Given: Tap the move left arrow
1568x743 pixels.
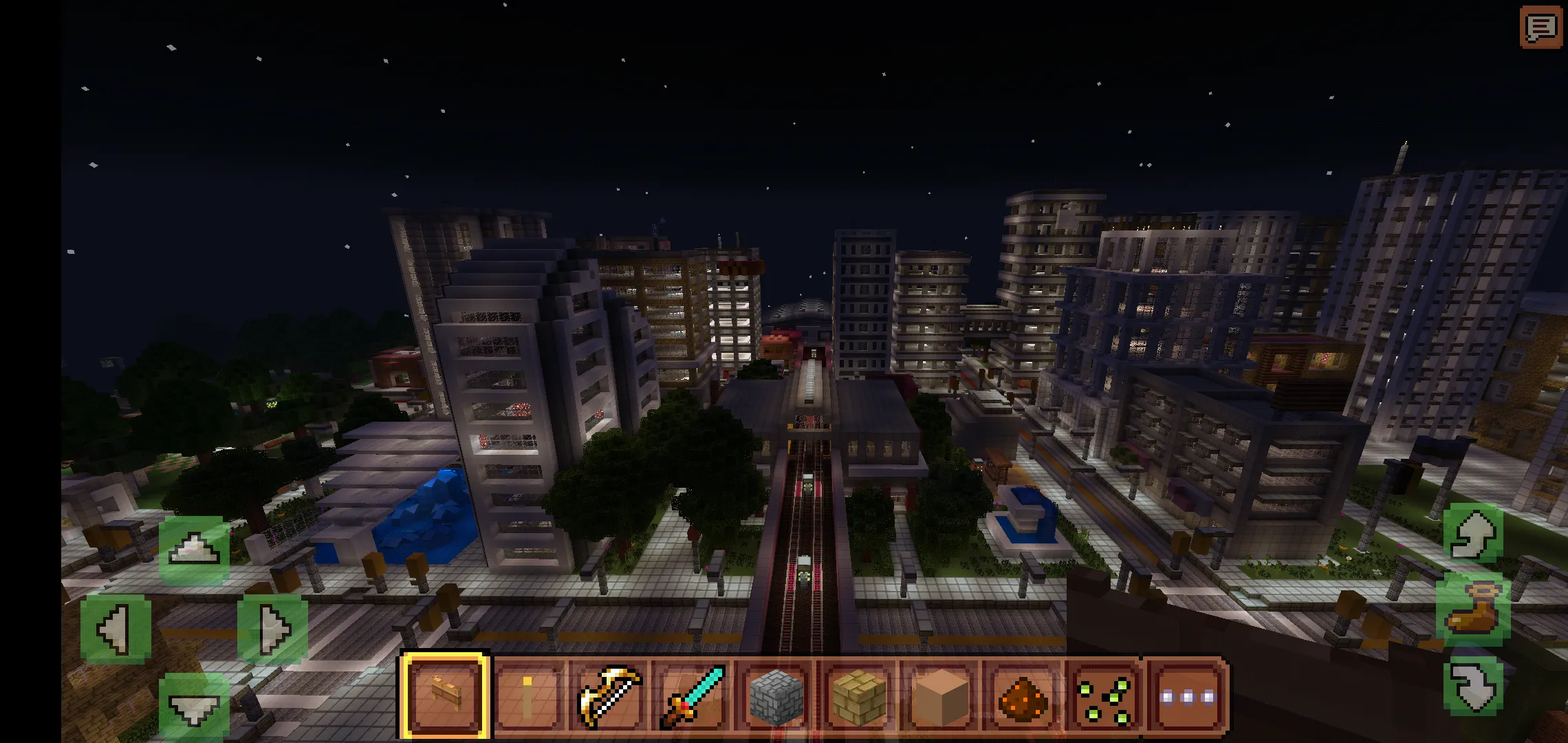Looking at the screenshot, I should point(116,629).
